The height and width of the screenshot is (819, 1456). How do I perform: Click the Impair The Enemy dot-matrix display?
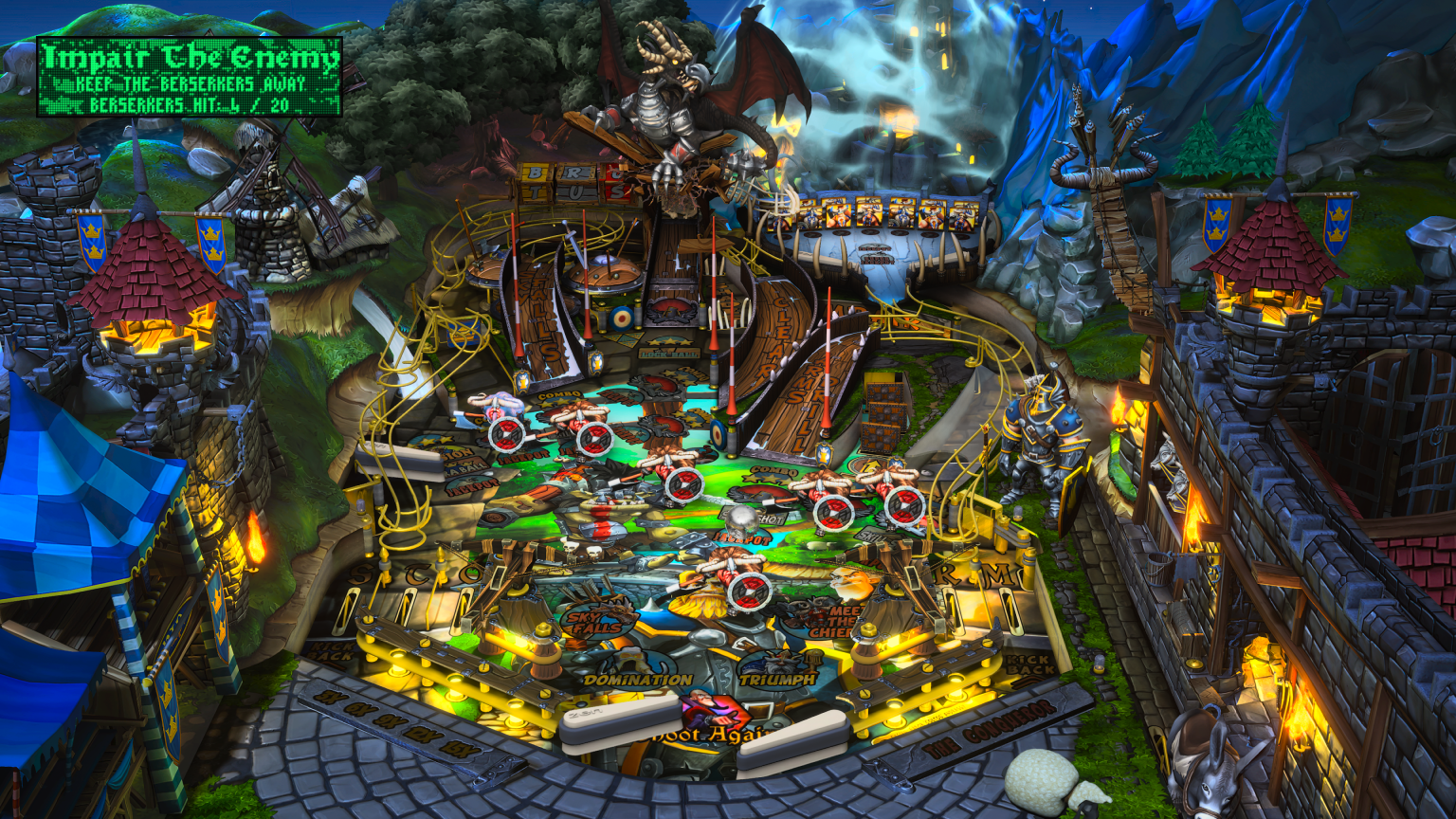(190, 76)
